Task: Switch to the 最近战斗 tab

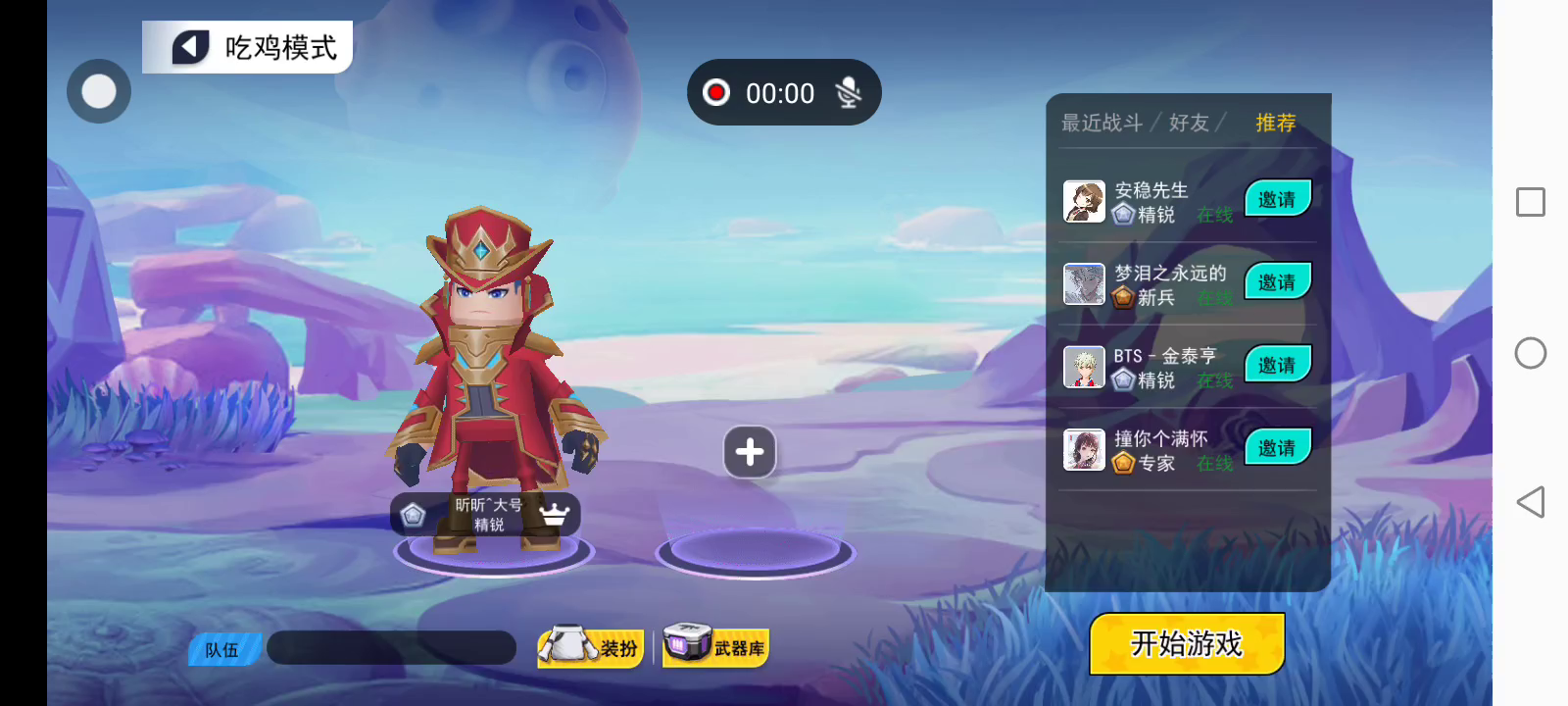Action: pos(1102,123)
